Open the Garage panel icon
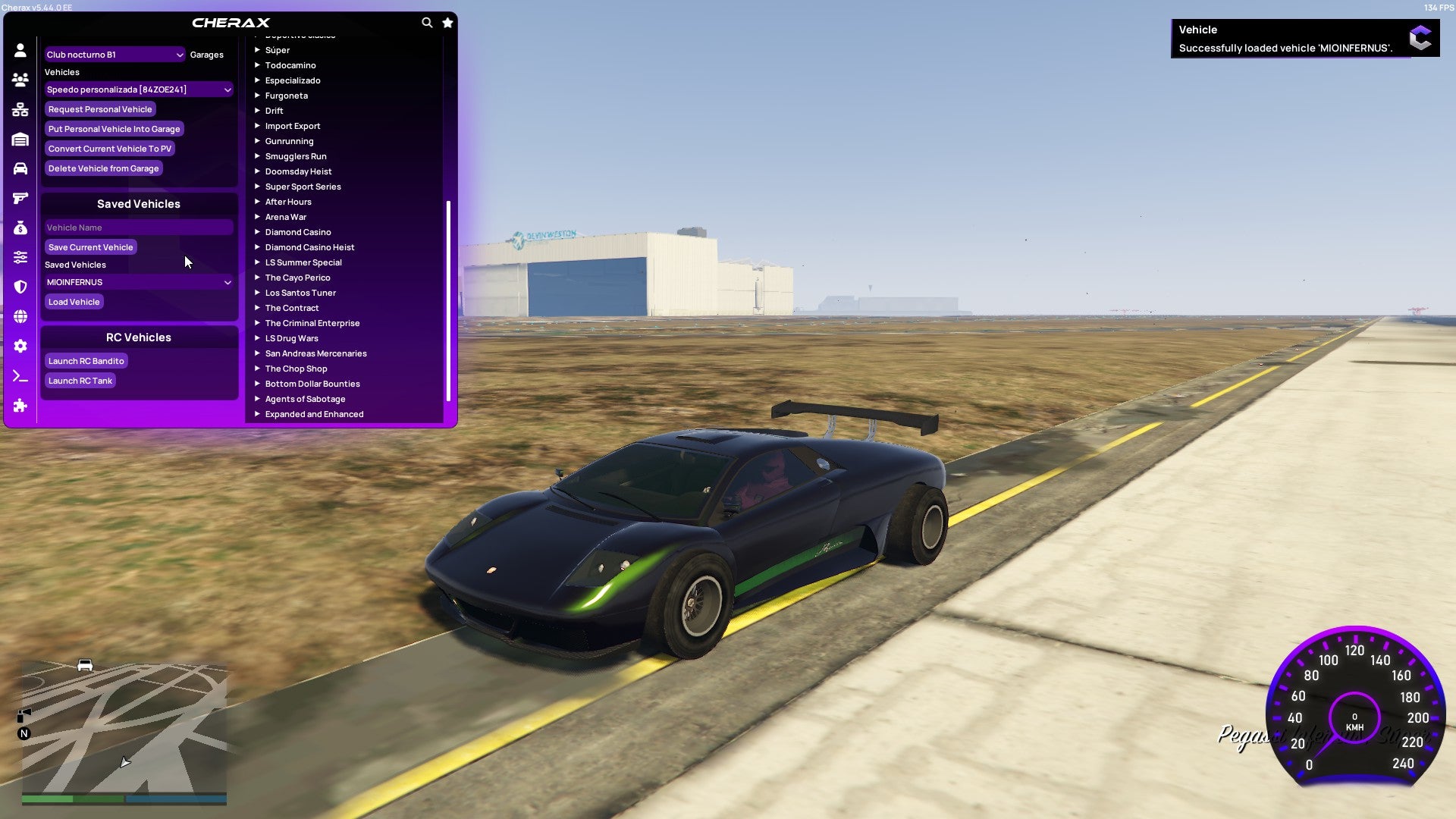The height and width of the screenshot is (819, 1456). tap(20, 139)
